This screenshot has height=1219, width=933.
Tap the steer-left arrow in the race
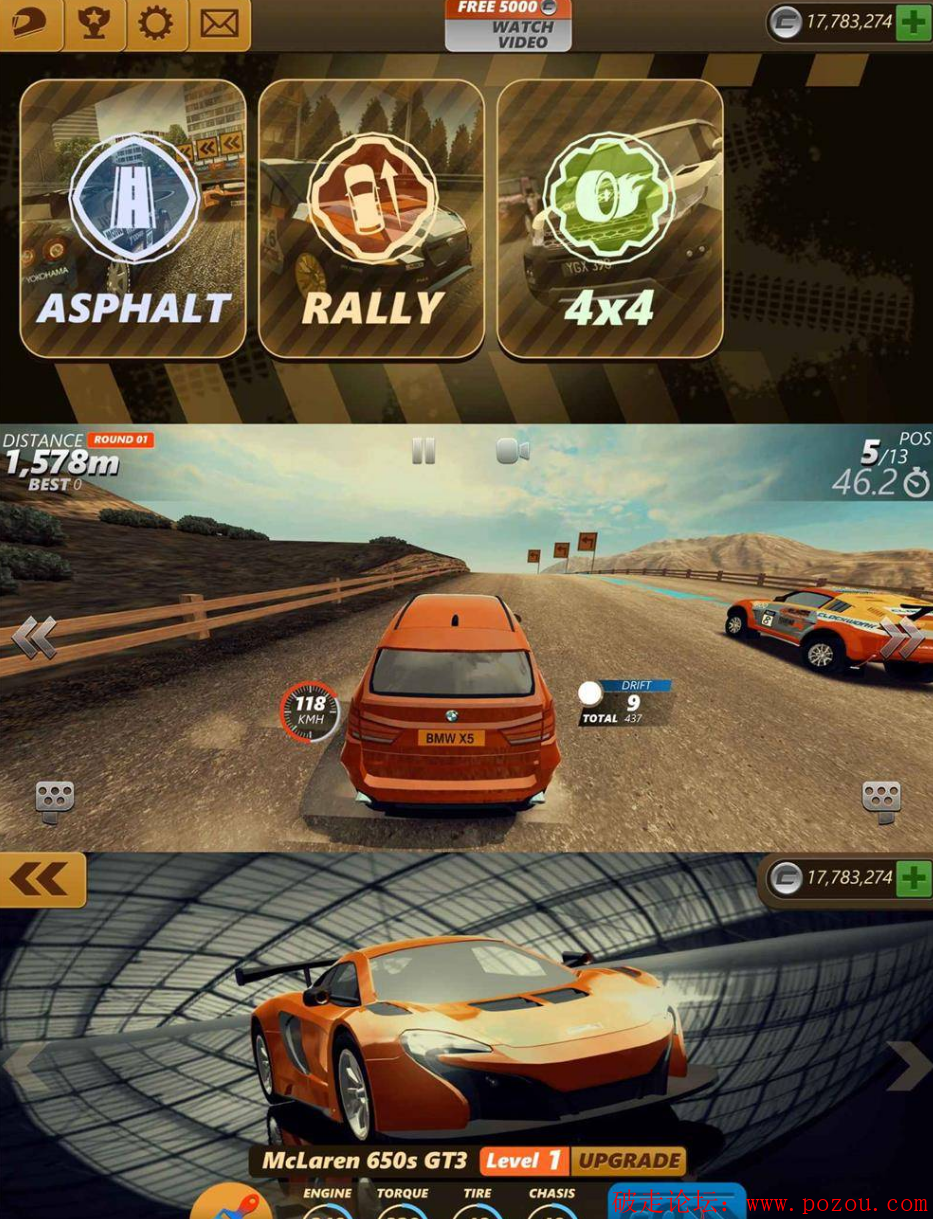pos(35,638)
